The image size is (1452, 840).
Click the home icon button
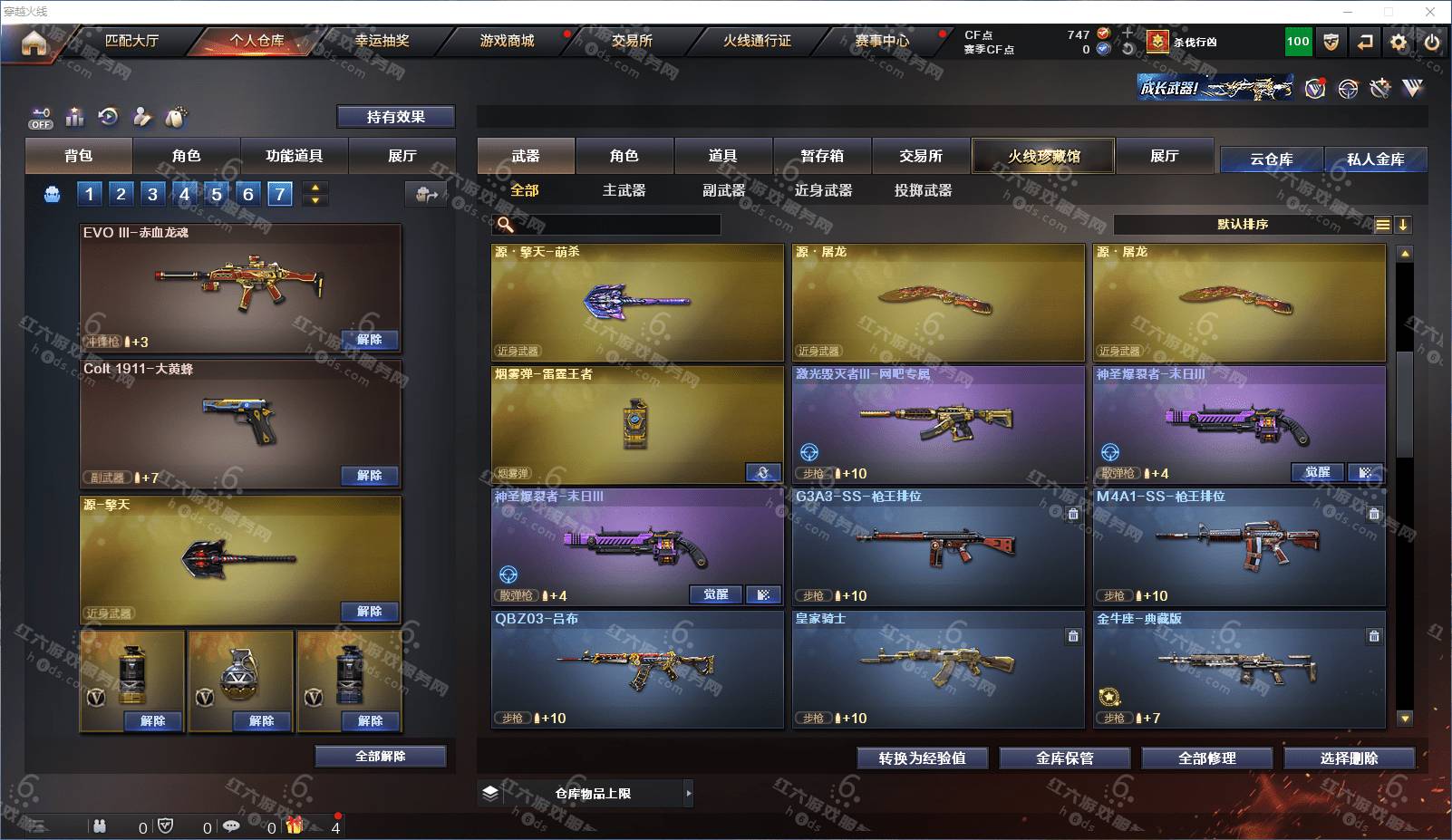pyautogui.click(x=34, y=43)
